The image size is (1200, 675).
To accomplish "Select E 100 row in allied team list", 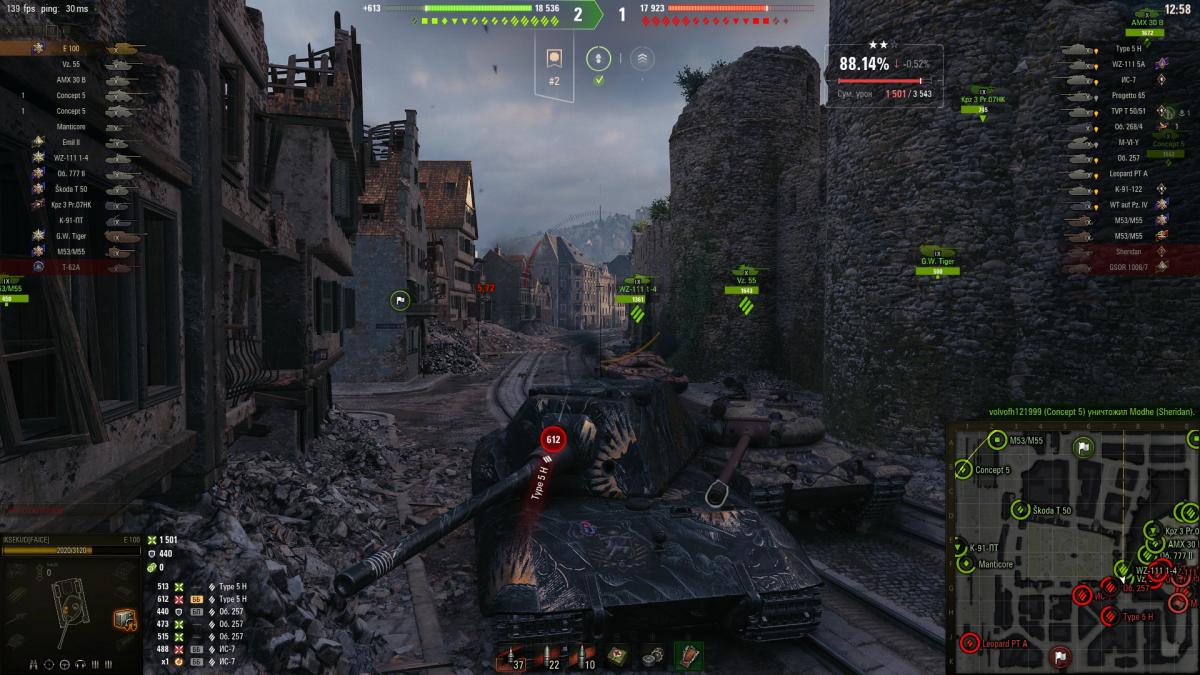I will pos(70,48).
